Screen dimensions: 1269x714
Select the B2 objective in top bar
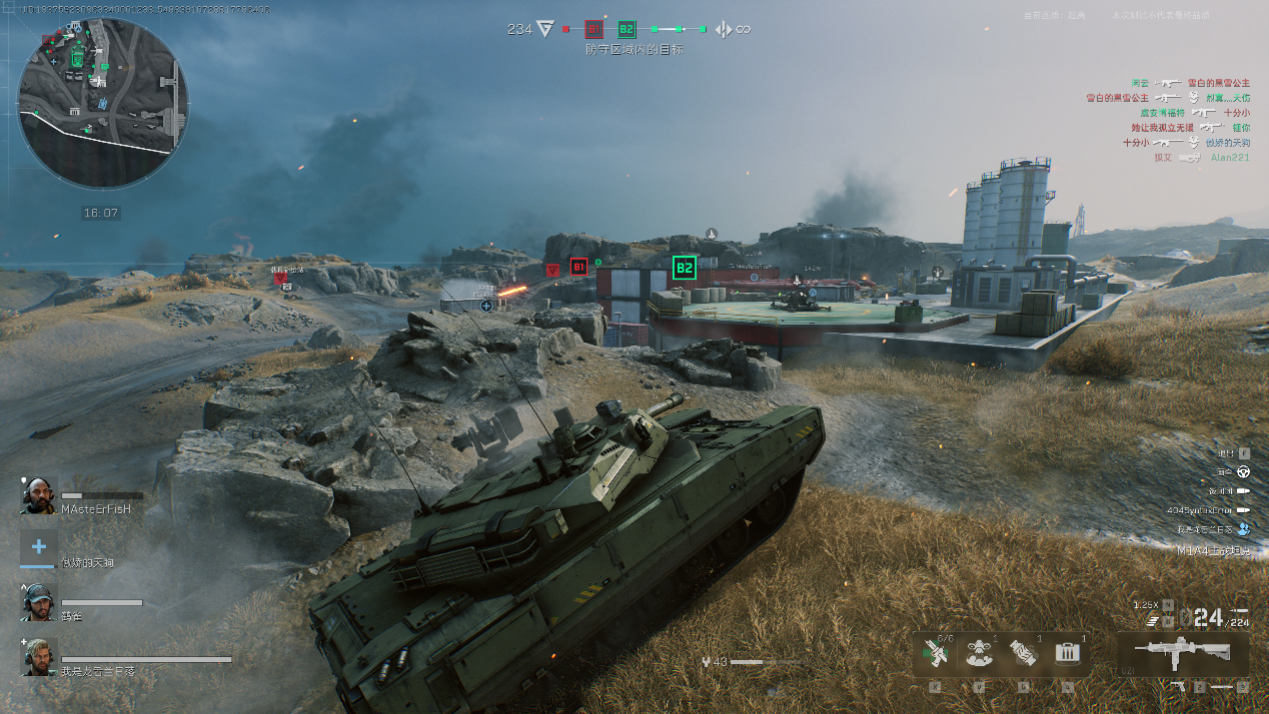point(627,30)
